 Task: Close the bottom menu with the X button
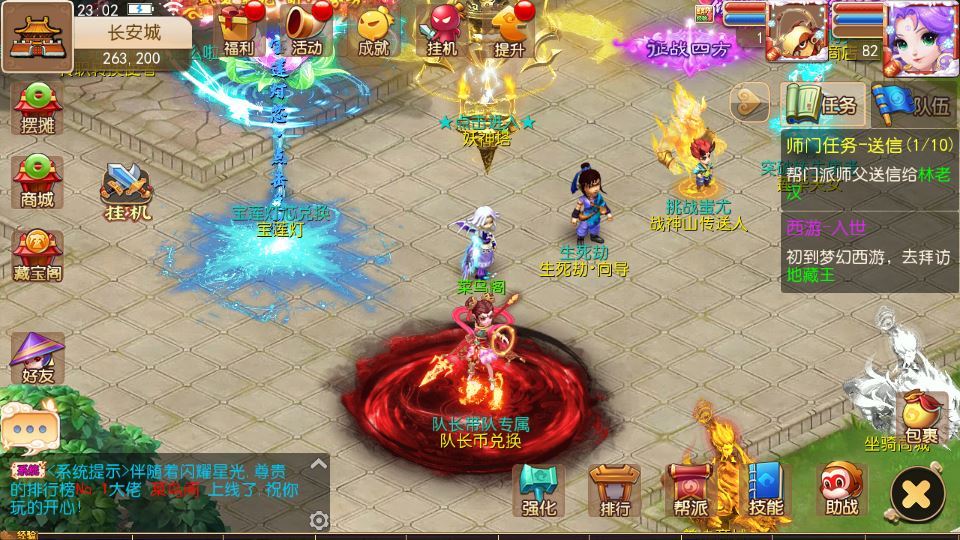coord(917,493)
